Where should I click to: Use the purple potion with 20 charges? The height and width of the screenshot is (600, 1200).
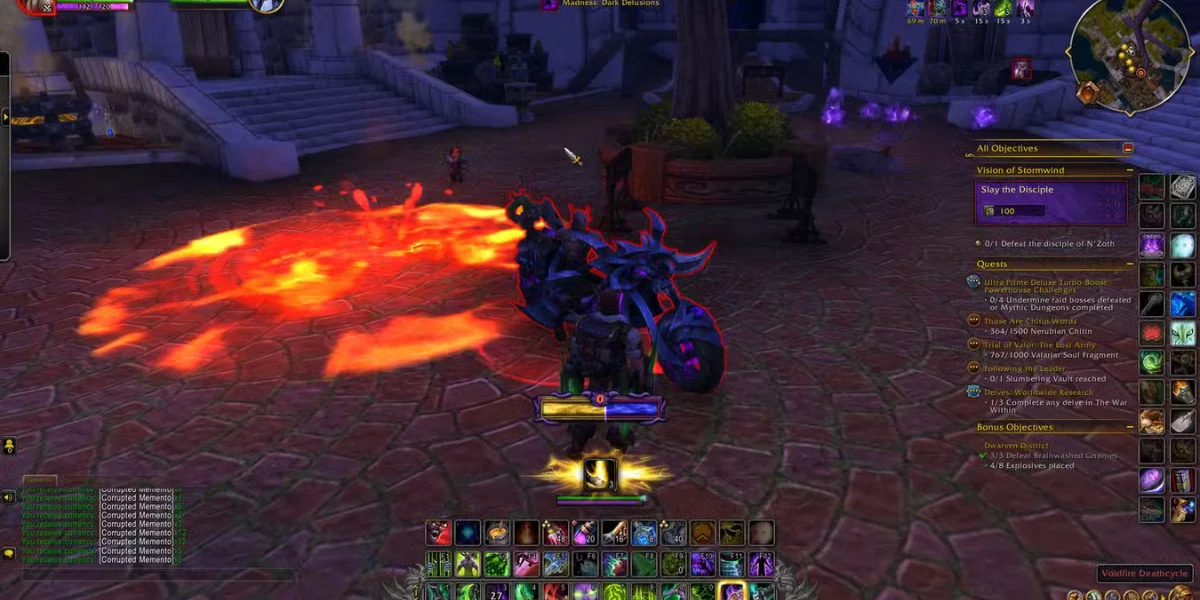tap(585, 534)
